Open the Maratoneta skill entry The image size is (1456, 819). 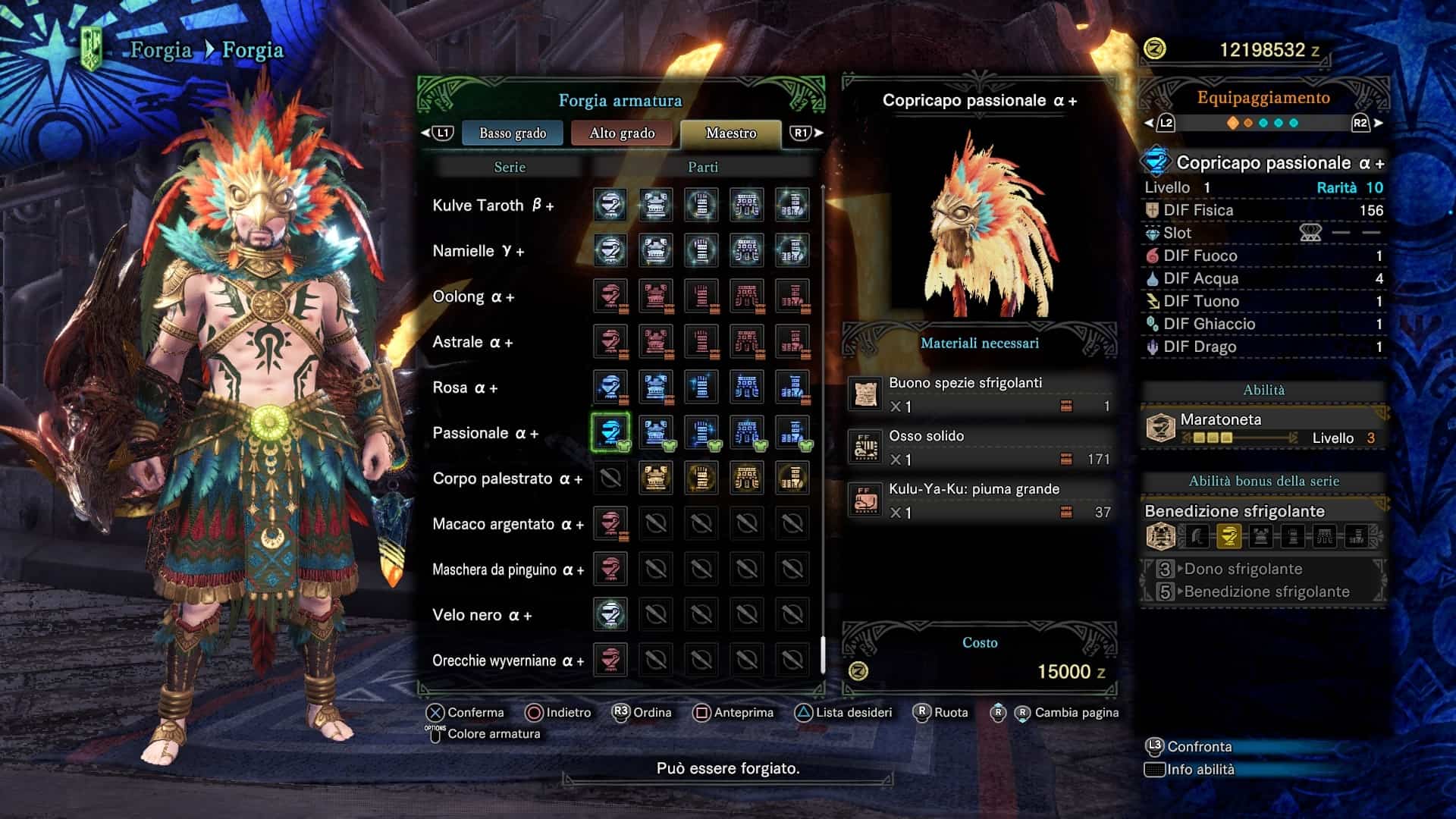1263,428
